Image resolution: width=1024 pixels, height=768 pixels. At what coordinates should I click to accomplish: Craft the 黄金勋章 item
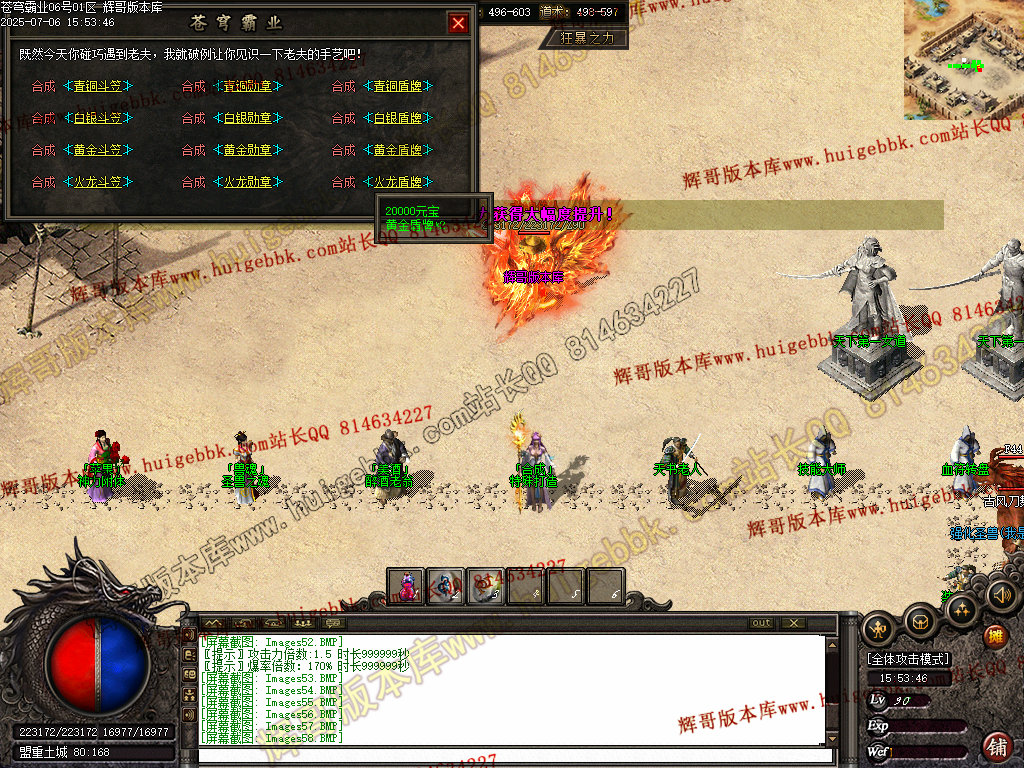tap(247, 151)
